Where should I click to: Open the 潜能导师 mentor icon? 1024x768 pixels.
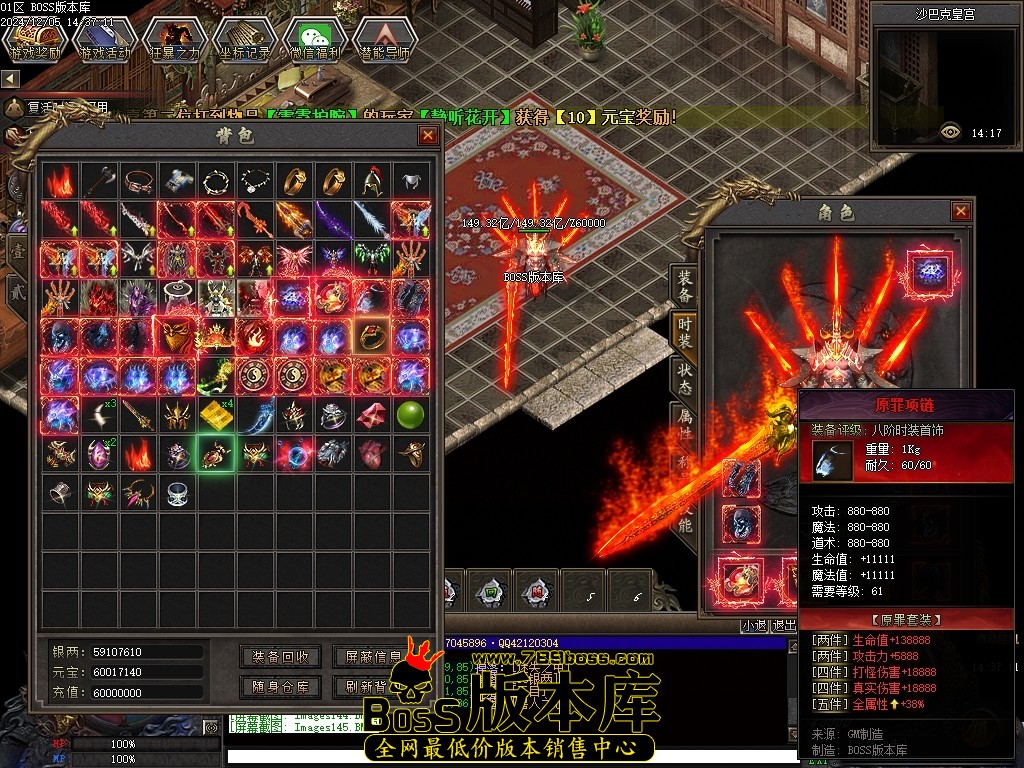point(385,40)
